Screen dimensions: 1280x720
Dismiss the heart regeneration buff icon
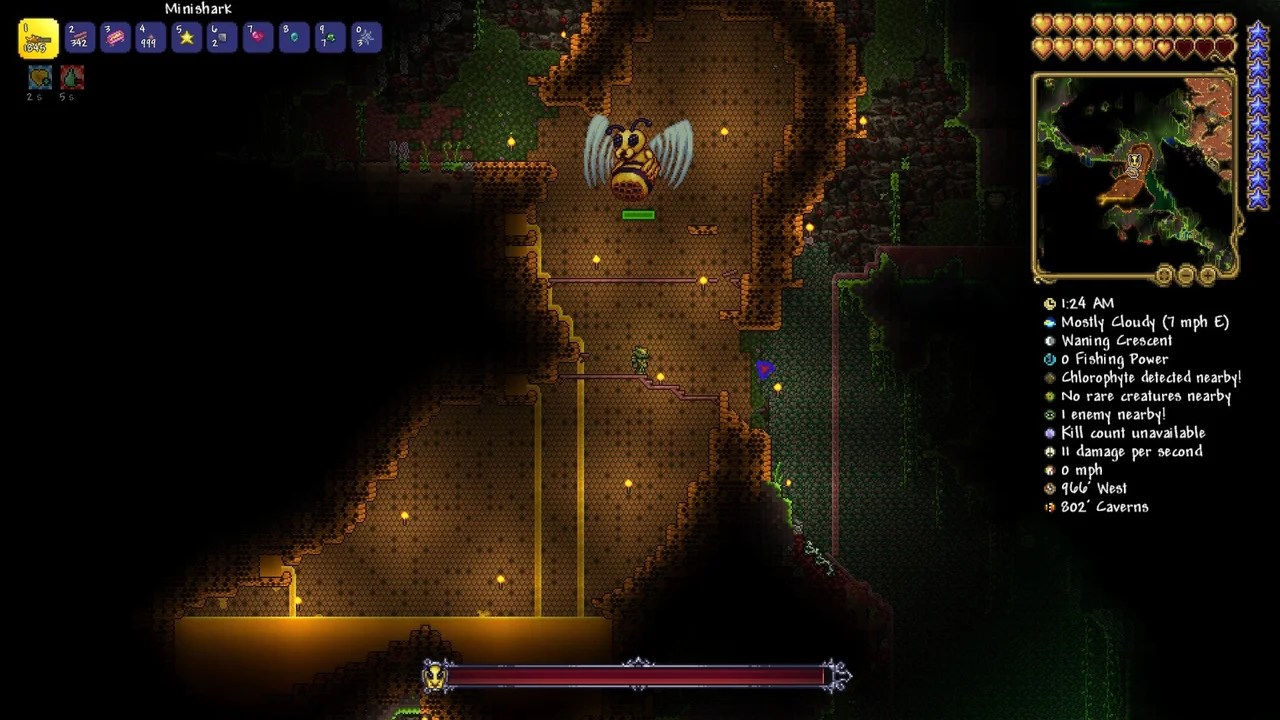(x=39, y=77)
